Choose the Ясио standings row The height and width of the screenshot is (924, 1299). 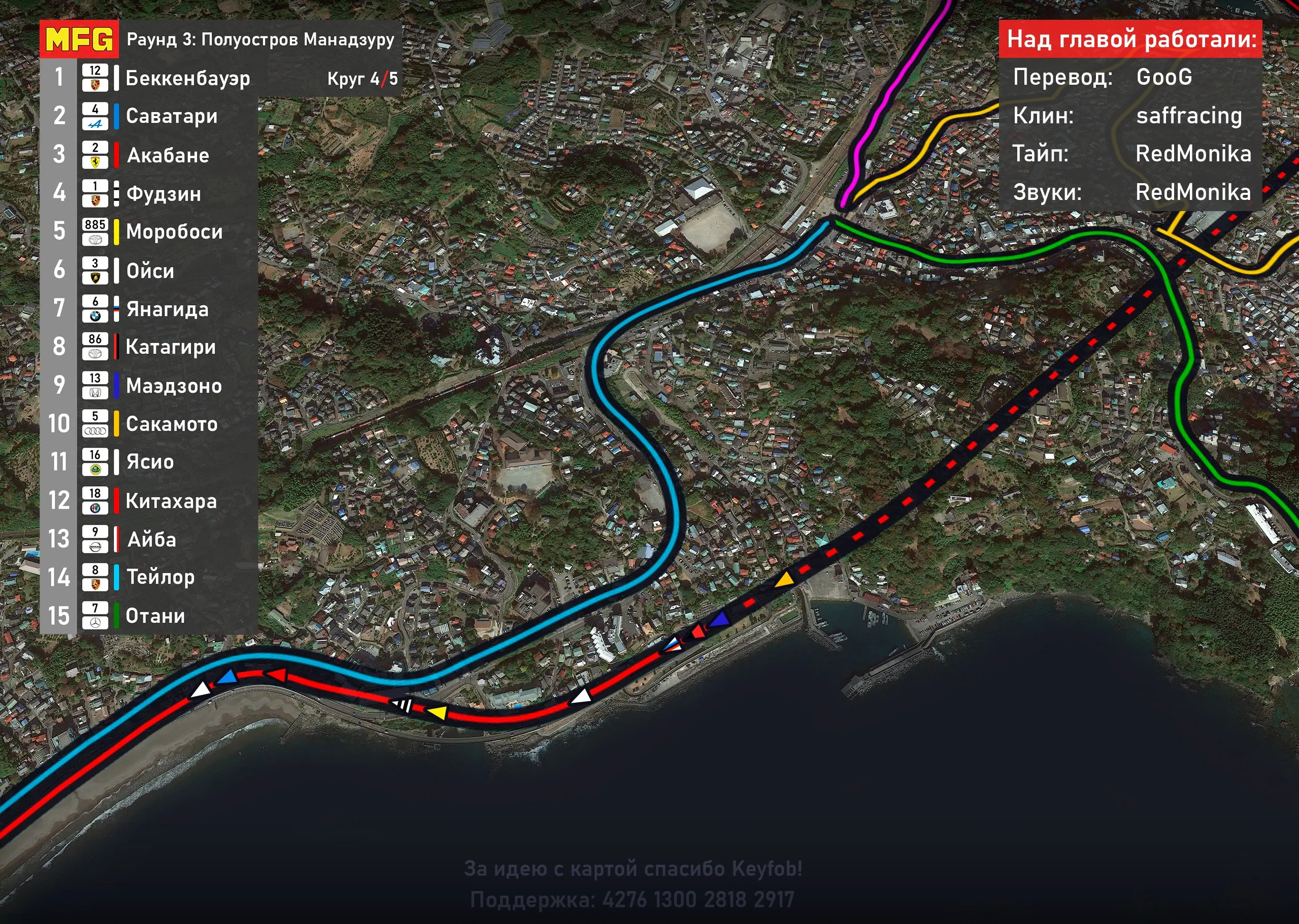[x=150, y=462]
